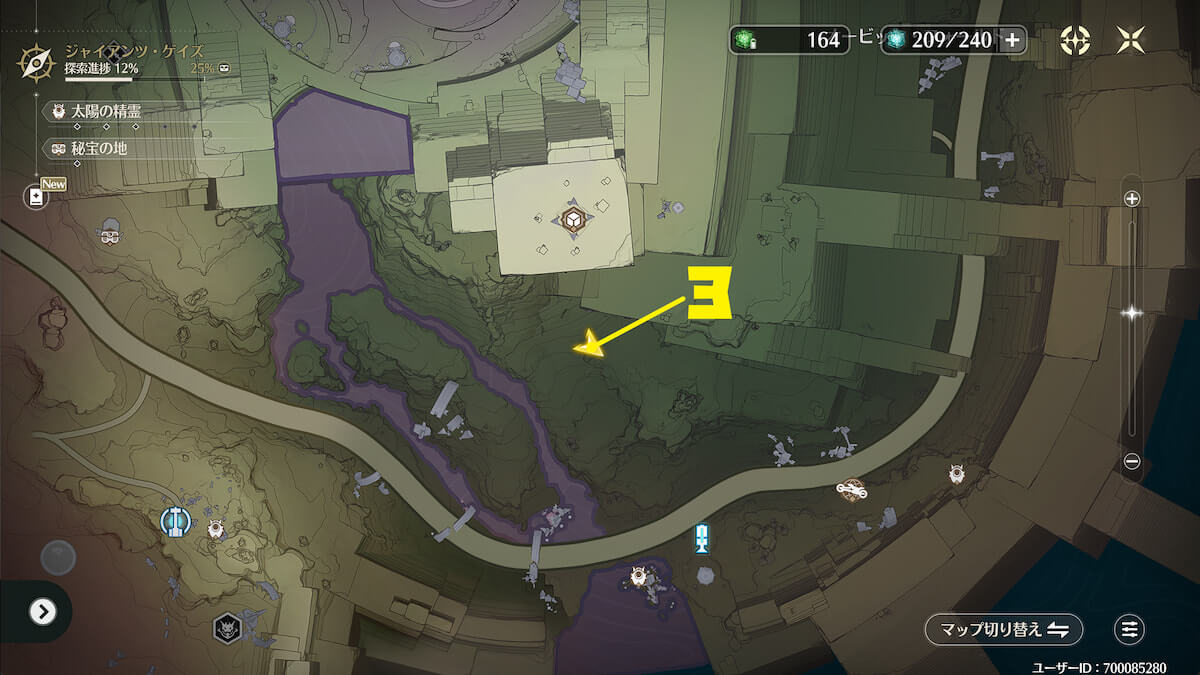Screen dimensions: 1200x675
Task: Select the blue round teleport beacon marker
Action: (x=175, y=520)
